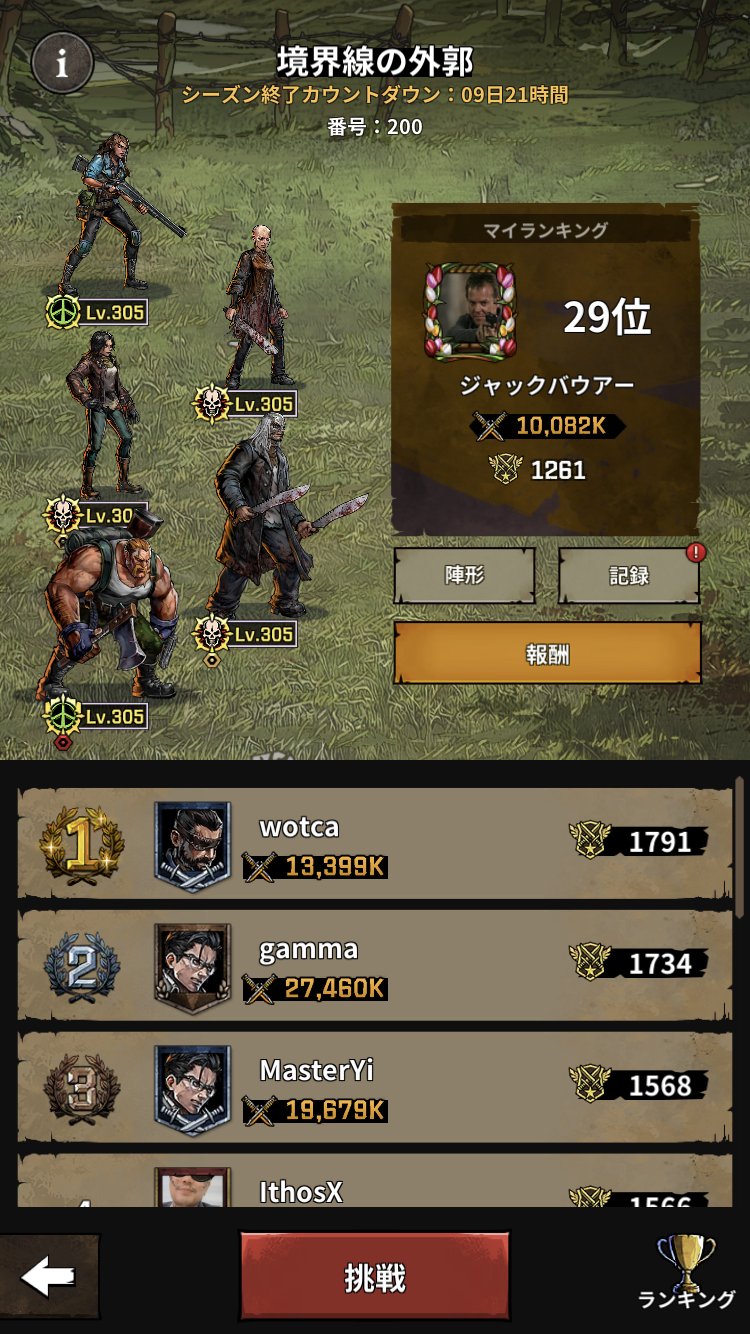Click wotca's avatar portrait

coord(192,844)
